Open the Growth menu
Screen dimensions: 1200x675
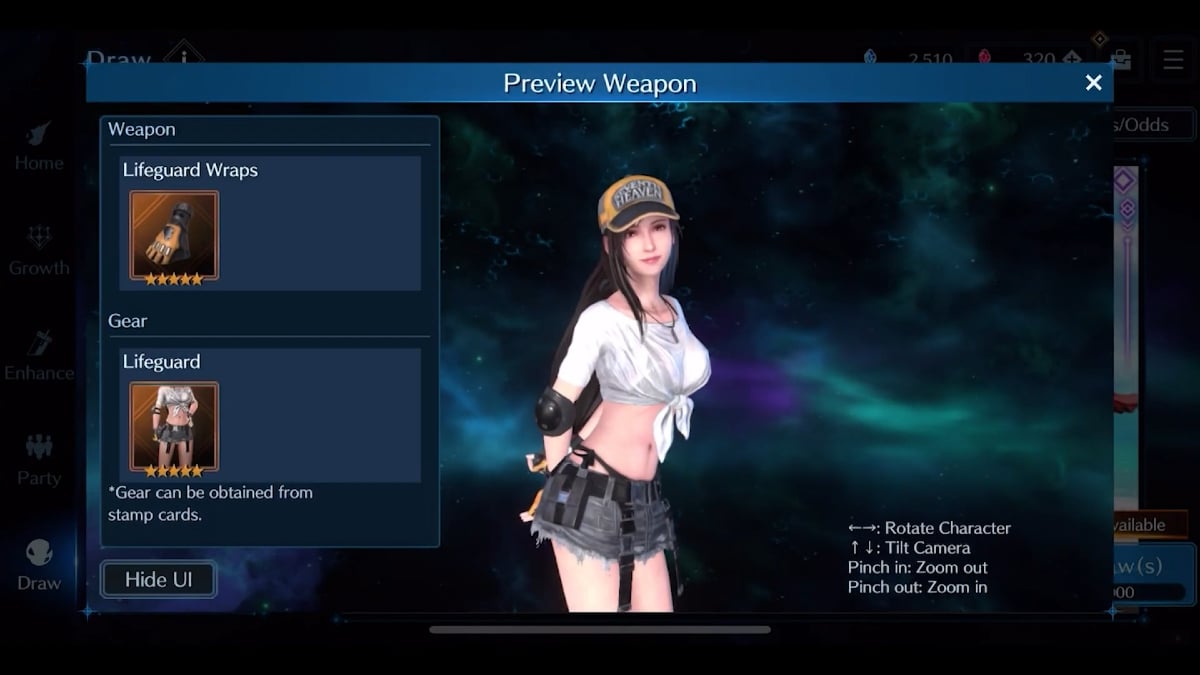[x=39, y=251]
